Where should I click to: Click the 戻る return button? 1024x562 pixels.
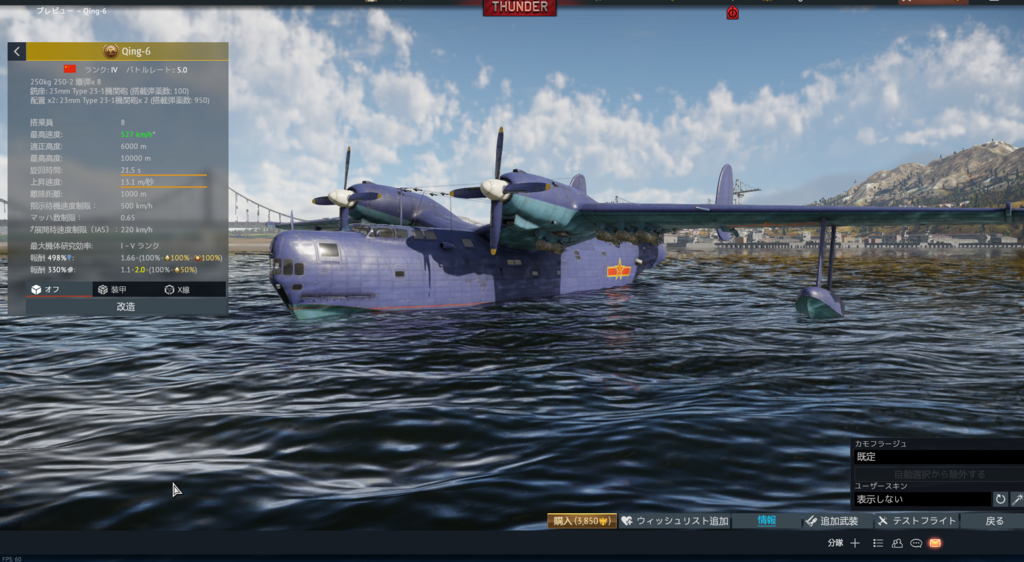pyautogui.click(x=994, y=521)
